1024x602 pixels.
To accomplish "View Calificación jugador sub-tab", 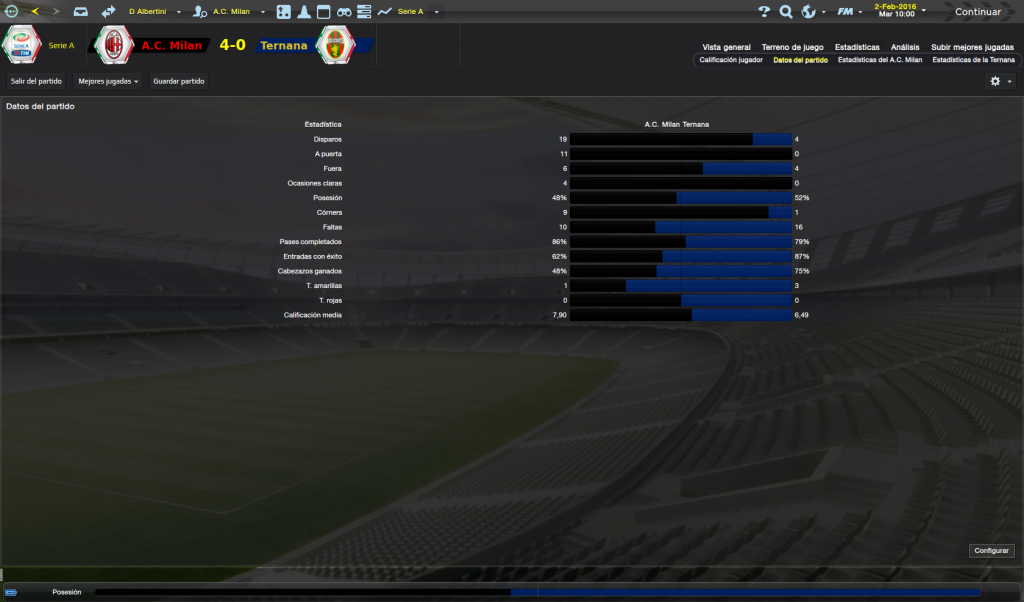I will pyautogui.click(x=730, y=60).
